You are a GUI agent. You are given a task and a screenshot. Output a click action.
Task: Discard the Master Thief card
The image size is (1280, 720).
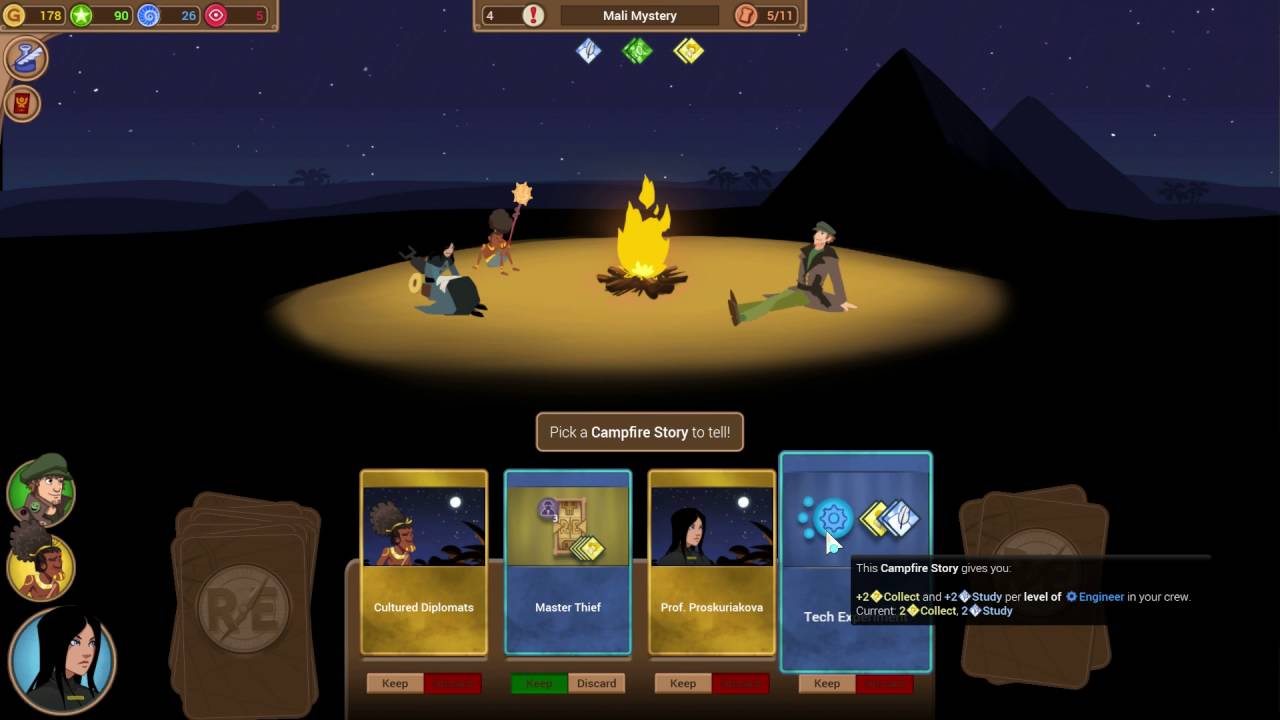tap(596, 684)
